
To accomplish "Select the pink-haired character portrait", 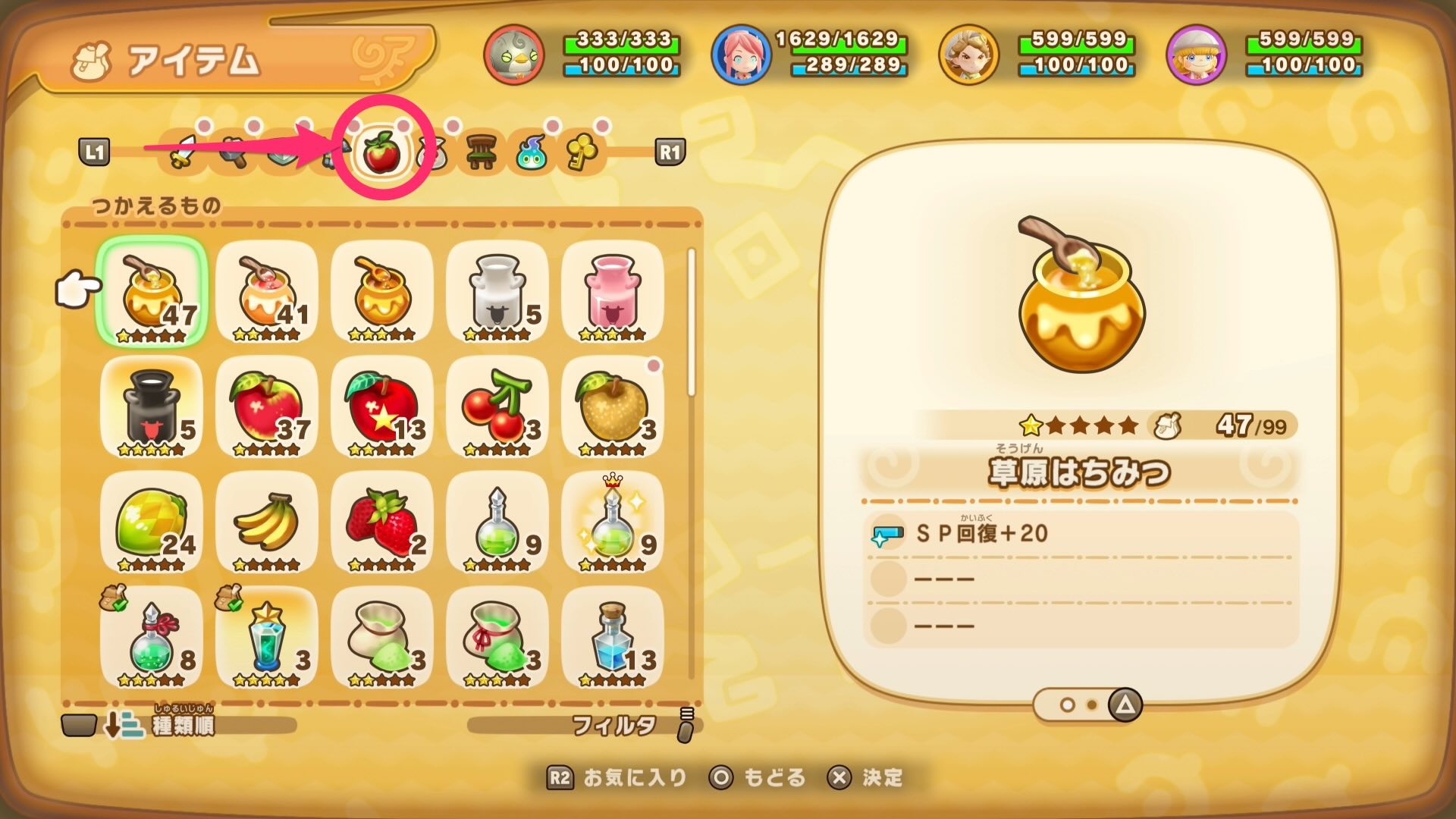I will (x=744, y=52).
